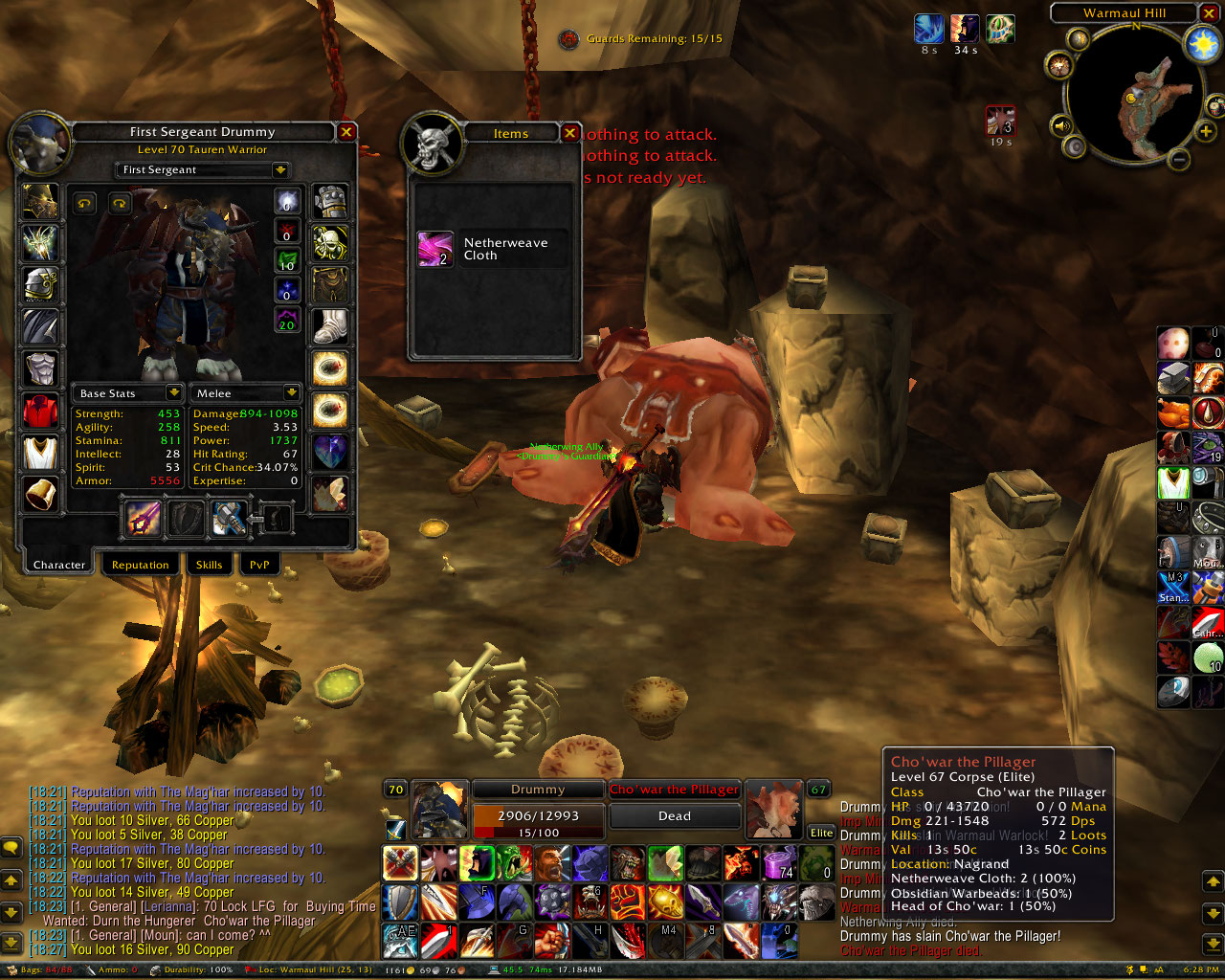
Task: Switch to the Reputation tab
Action: click(x=140, y=565)
